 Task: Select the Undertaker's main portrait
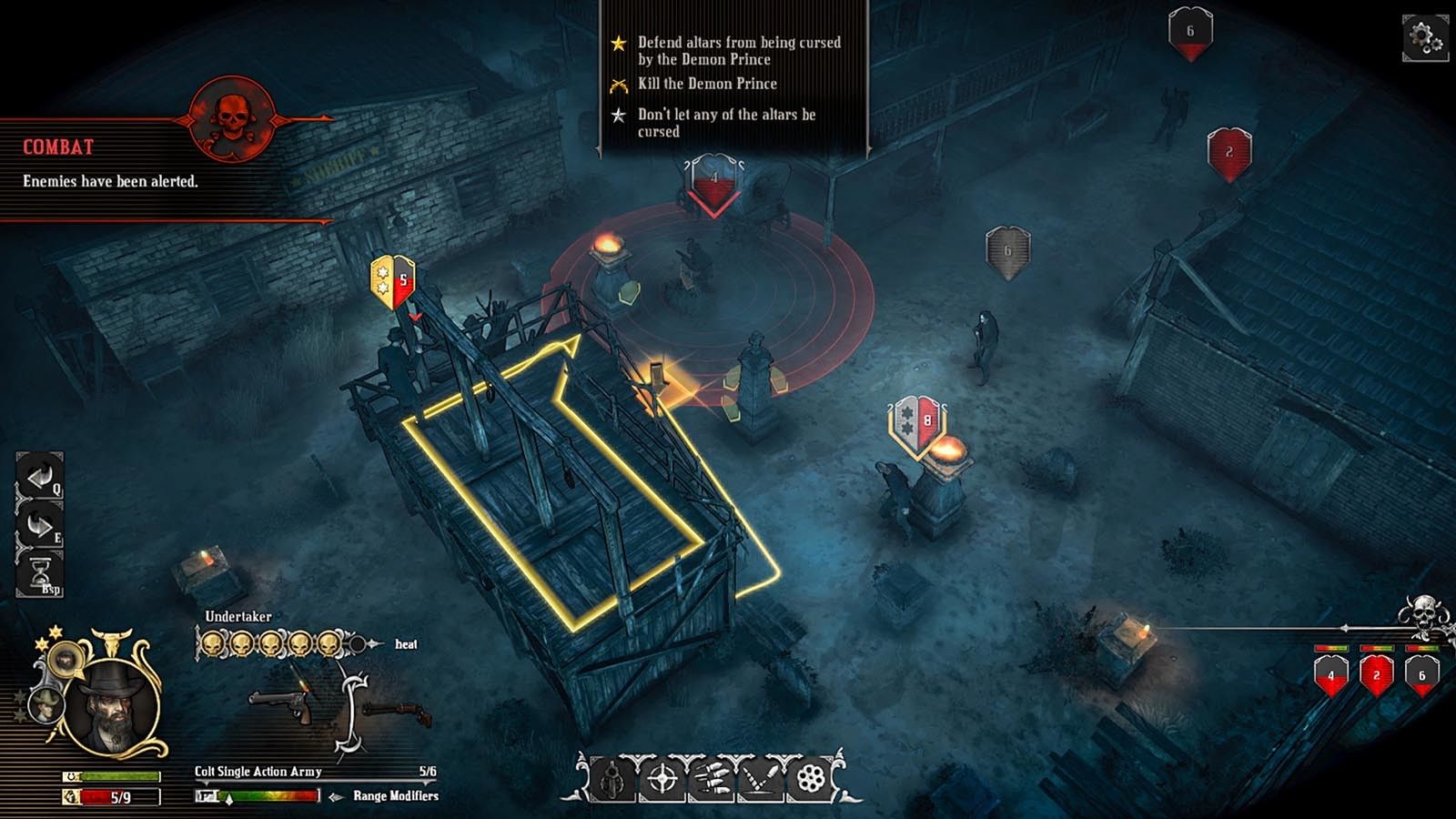pyautogui.click(x=114, y=705)
